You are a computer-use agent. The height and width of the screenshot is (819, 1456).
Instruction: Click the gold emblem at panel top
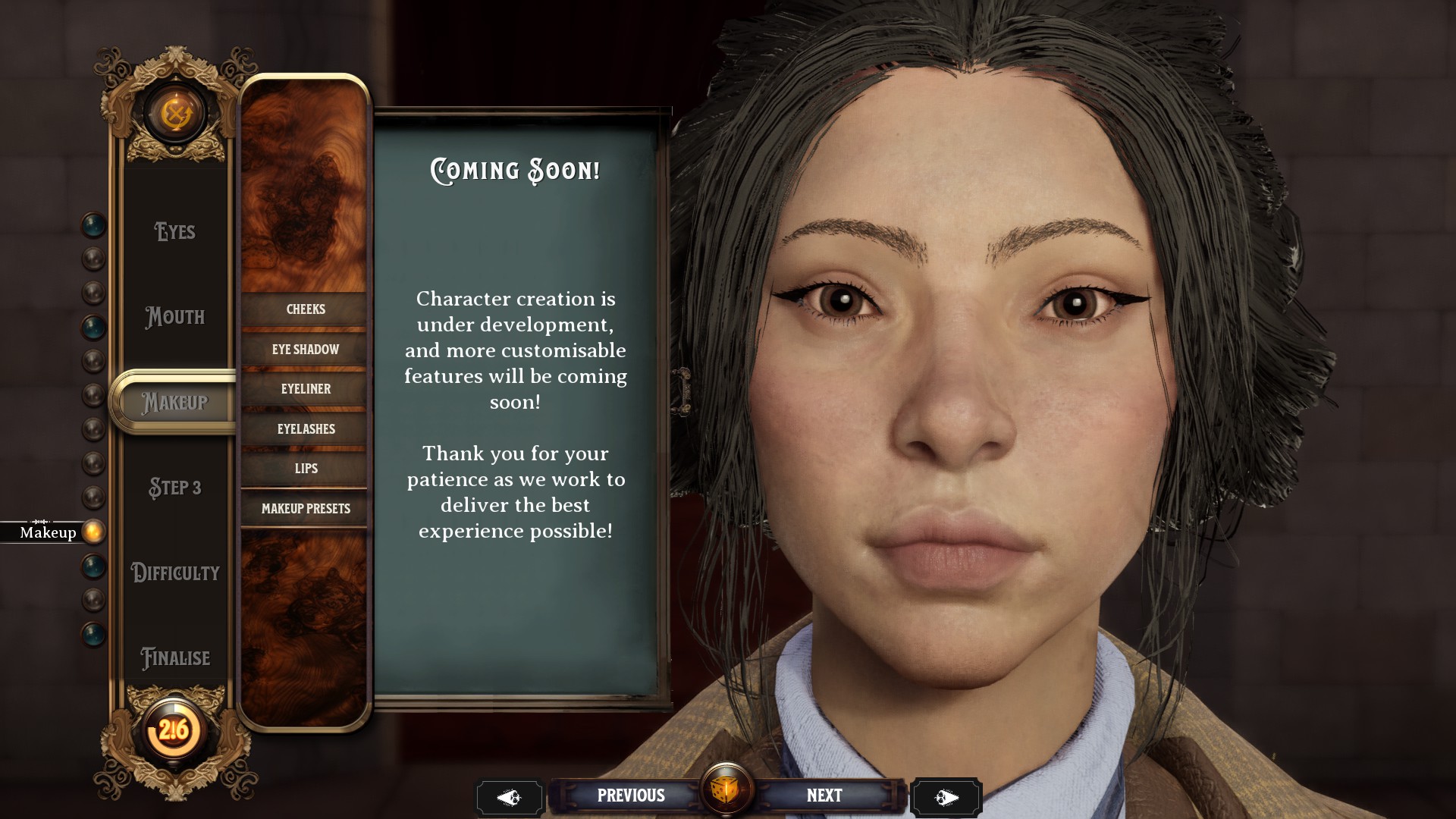click(176, 115)
